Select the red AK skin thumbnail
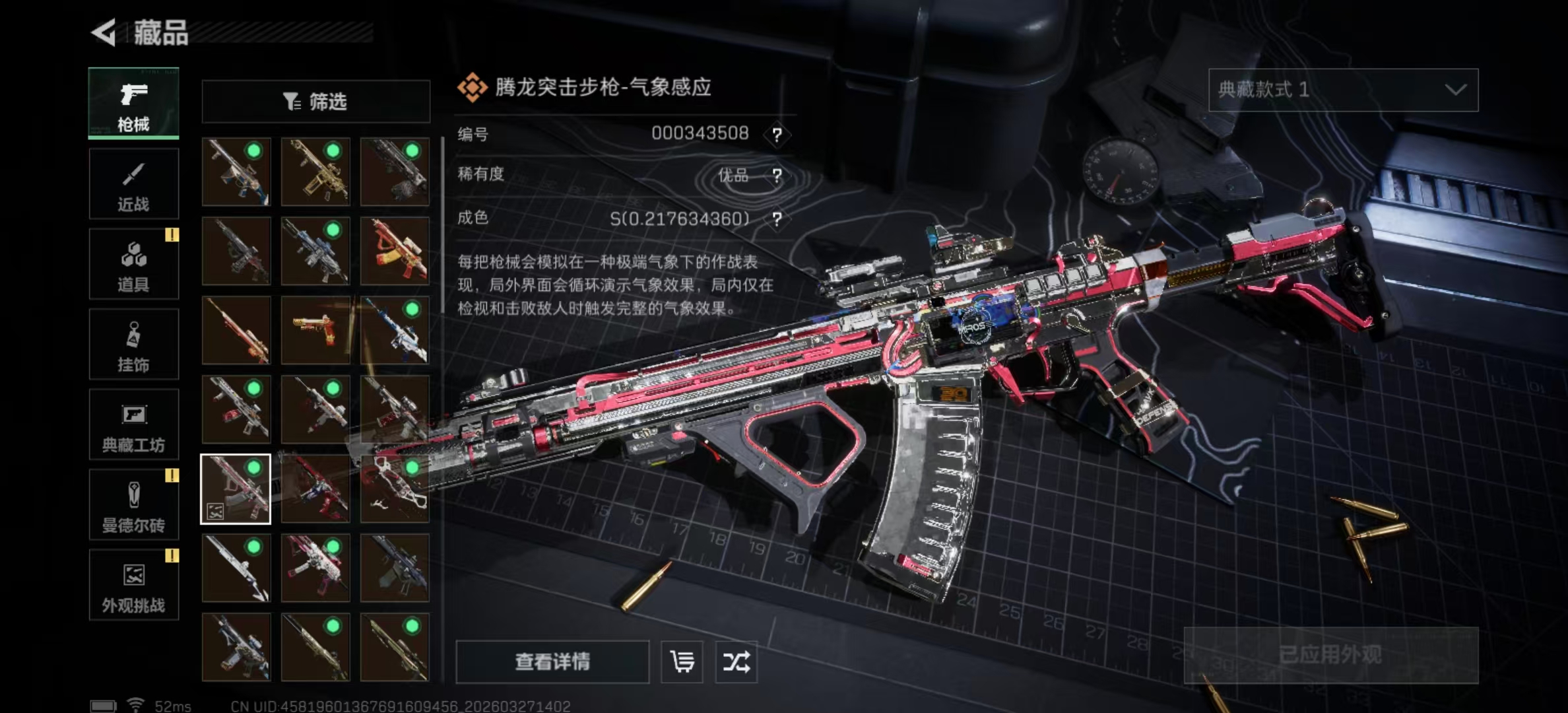Screen dimensions: 1568x713 point(394,252)
